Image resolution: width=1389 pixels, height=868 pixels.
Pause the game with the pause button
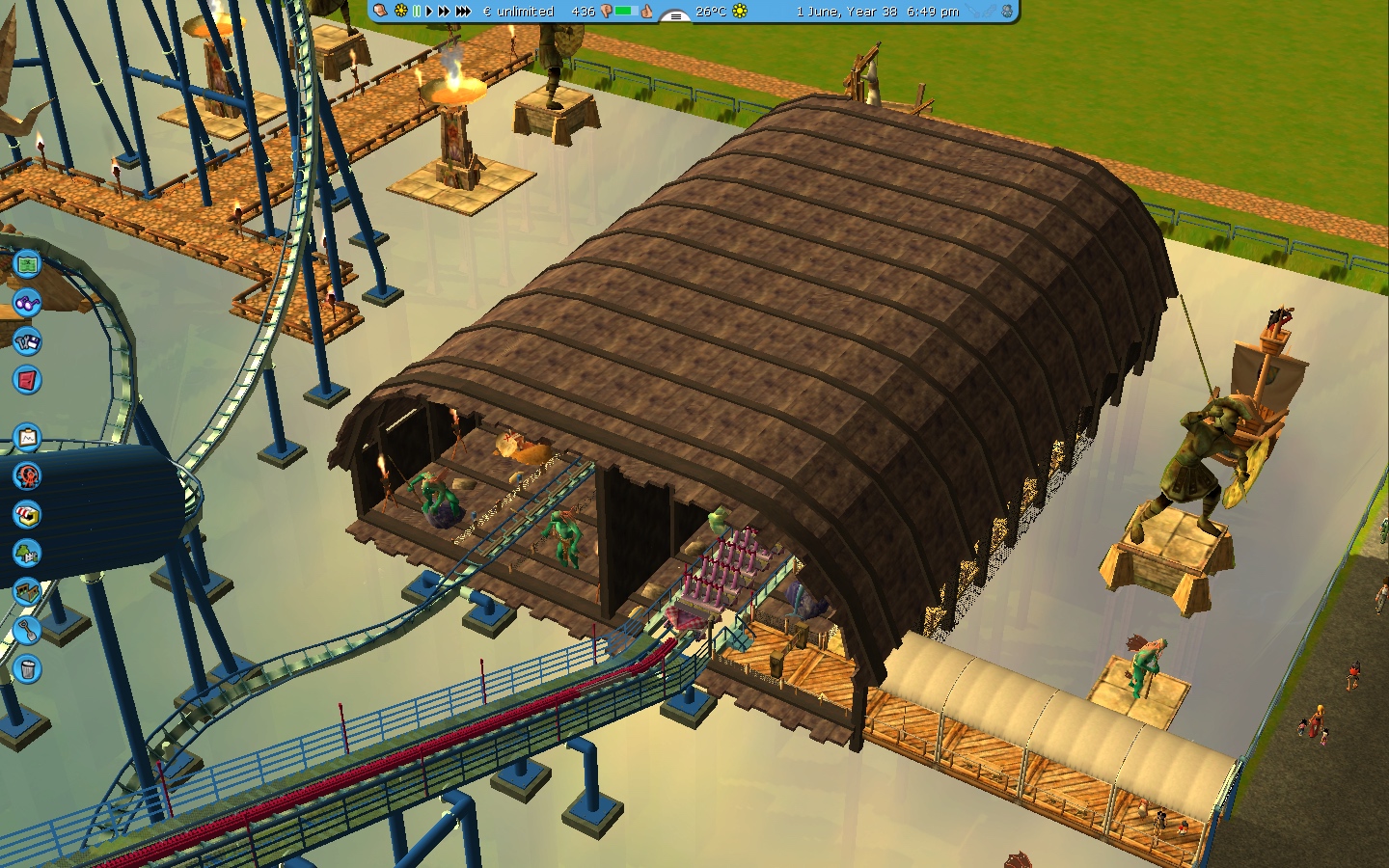click(x=417, y=12)
